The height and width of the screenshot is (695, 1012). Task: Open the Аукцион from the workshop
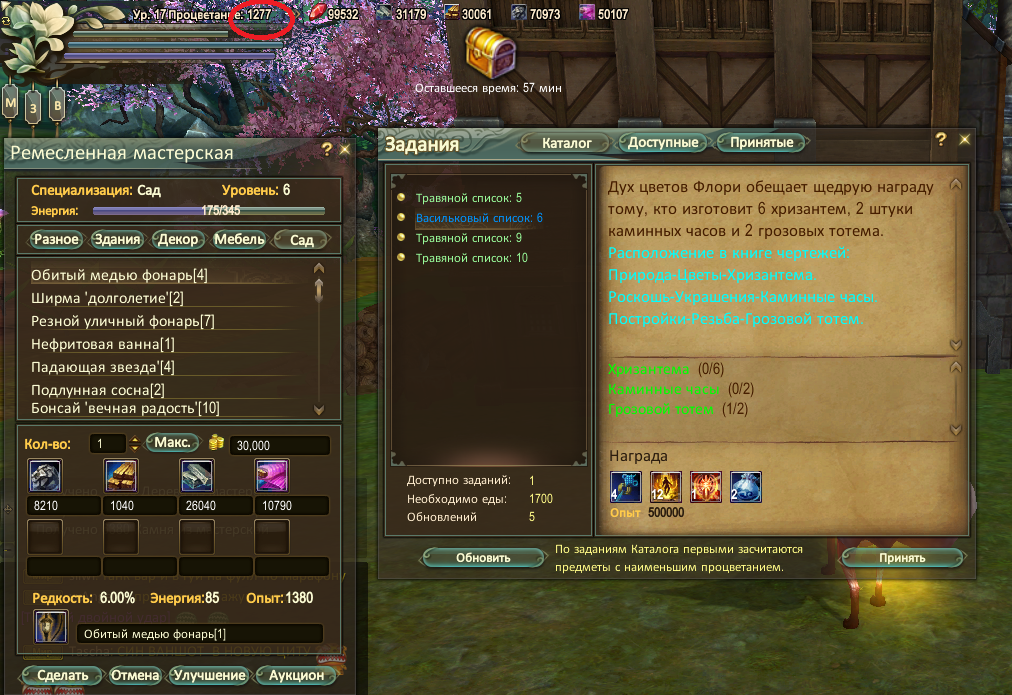[x=296, y=675]
